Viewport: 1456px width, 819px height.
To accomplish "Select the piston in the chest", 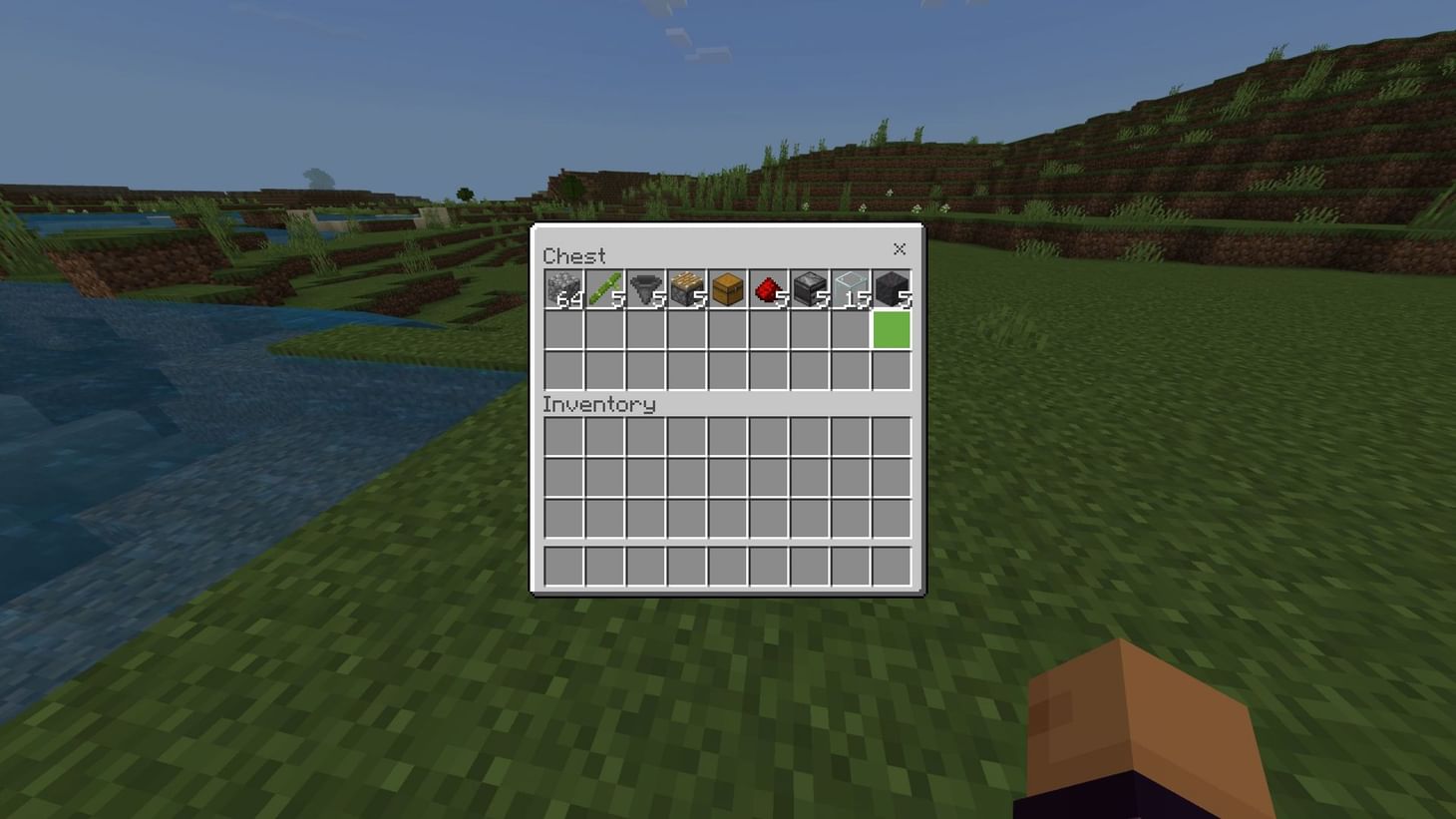I will coord(687,289).
